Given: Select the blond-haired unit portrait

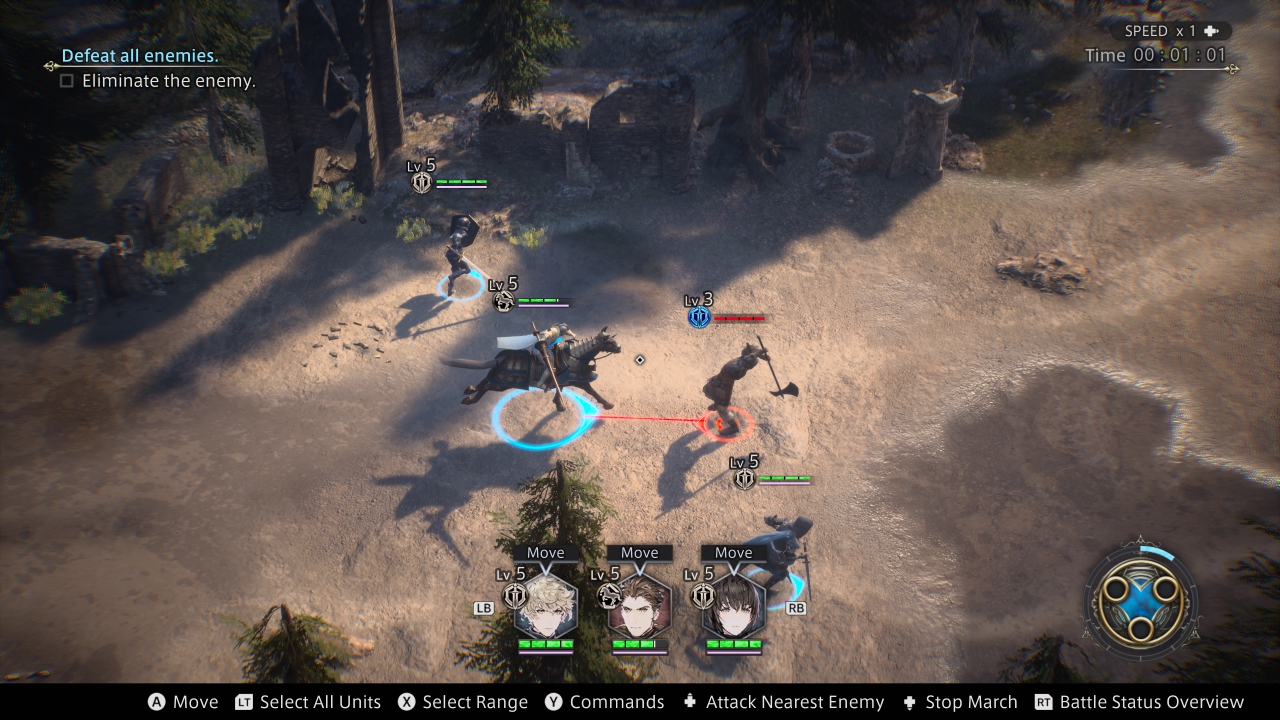Looking at the screenshot, I should [545, 606].
